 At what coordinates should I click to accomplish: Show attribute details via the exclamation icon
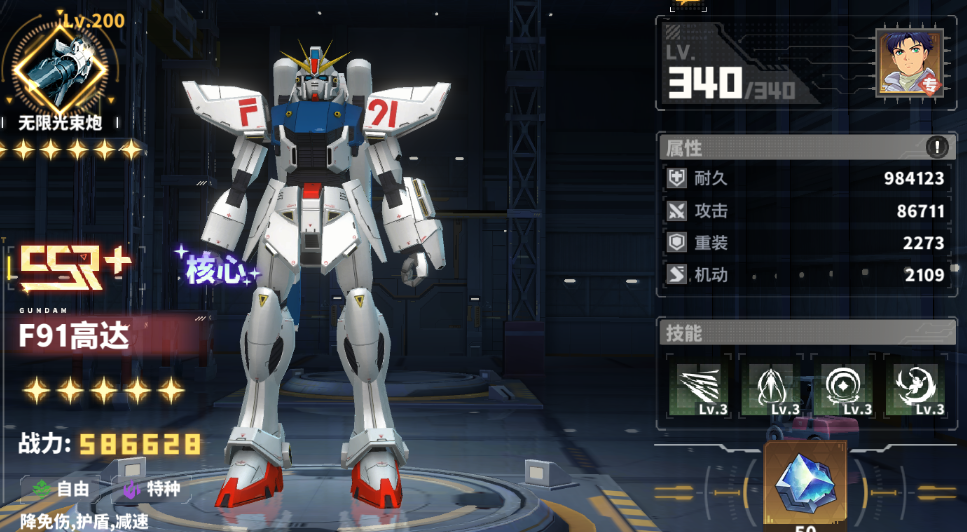[x=937, y=147]
